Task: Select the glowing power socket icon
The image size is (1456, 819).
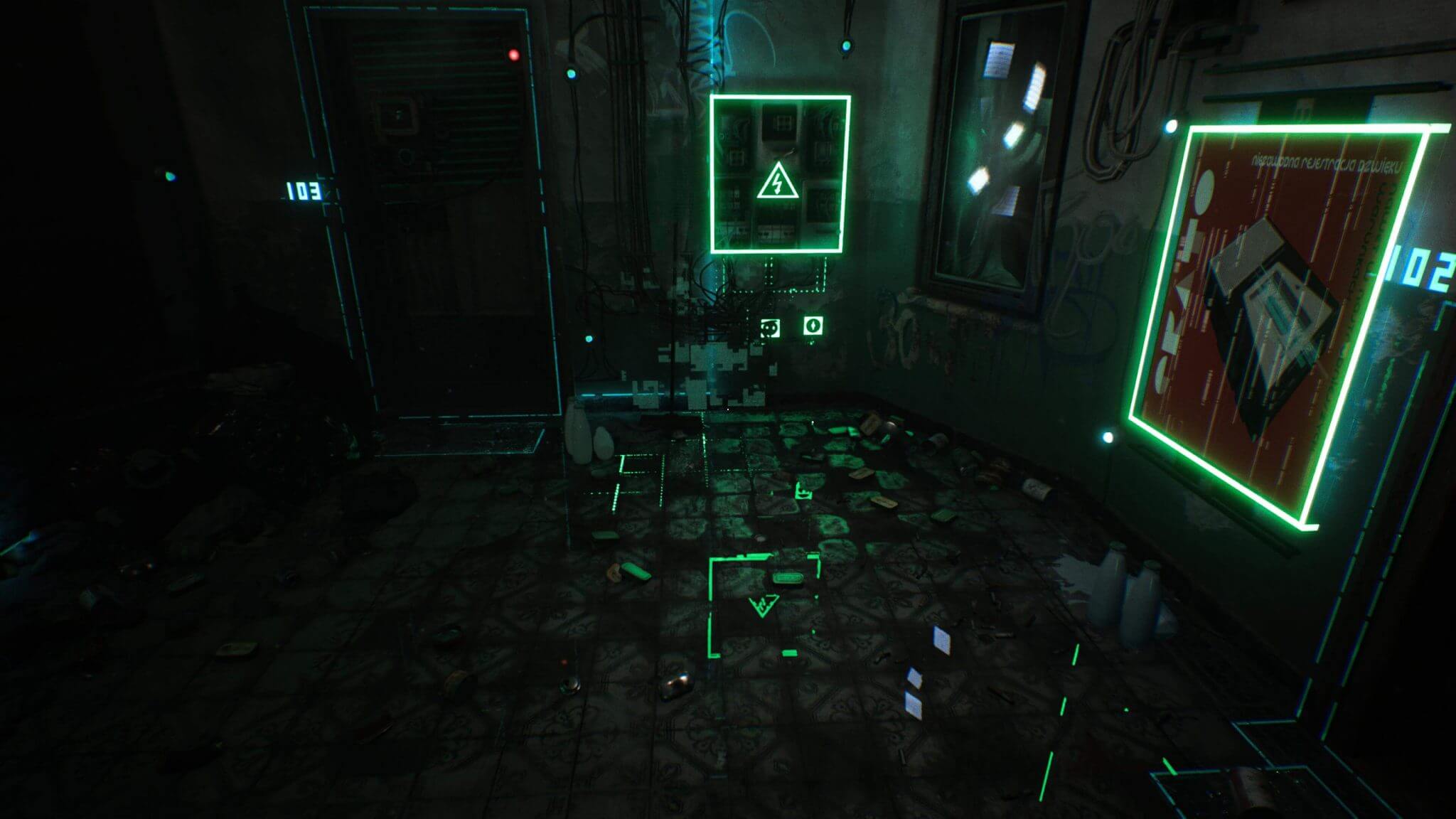Action: (771, 328)
